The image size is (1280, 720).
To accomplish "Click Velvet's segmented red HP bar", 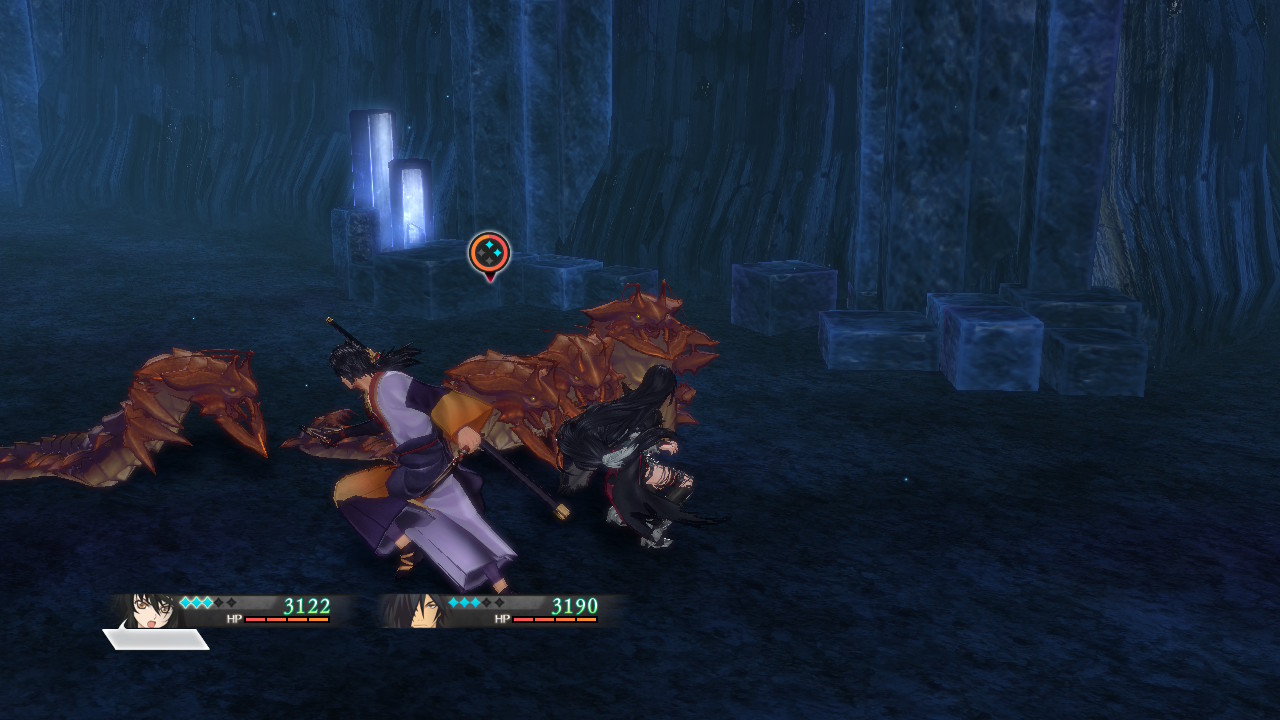I will (x=287, y=620).
